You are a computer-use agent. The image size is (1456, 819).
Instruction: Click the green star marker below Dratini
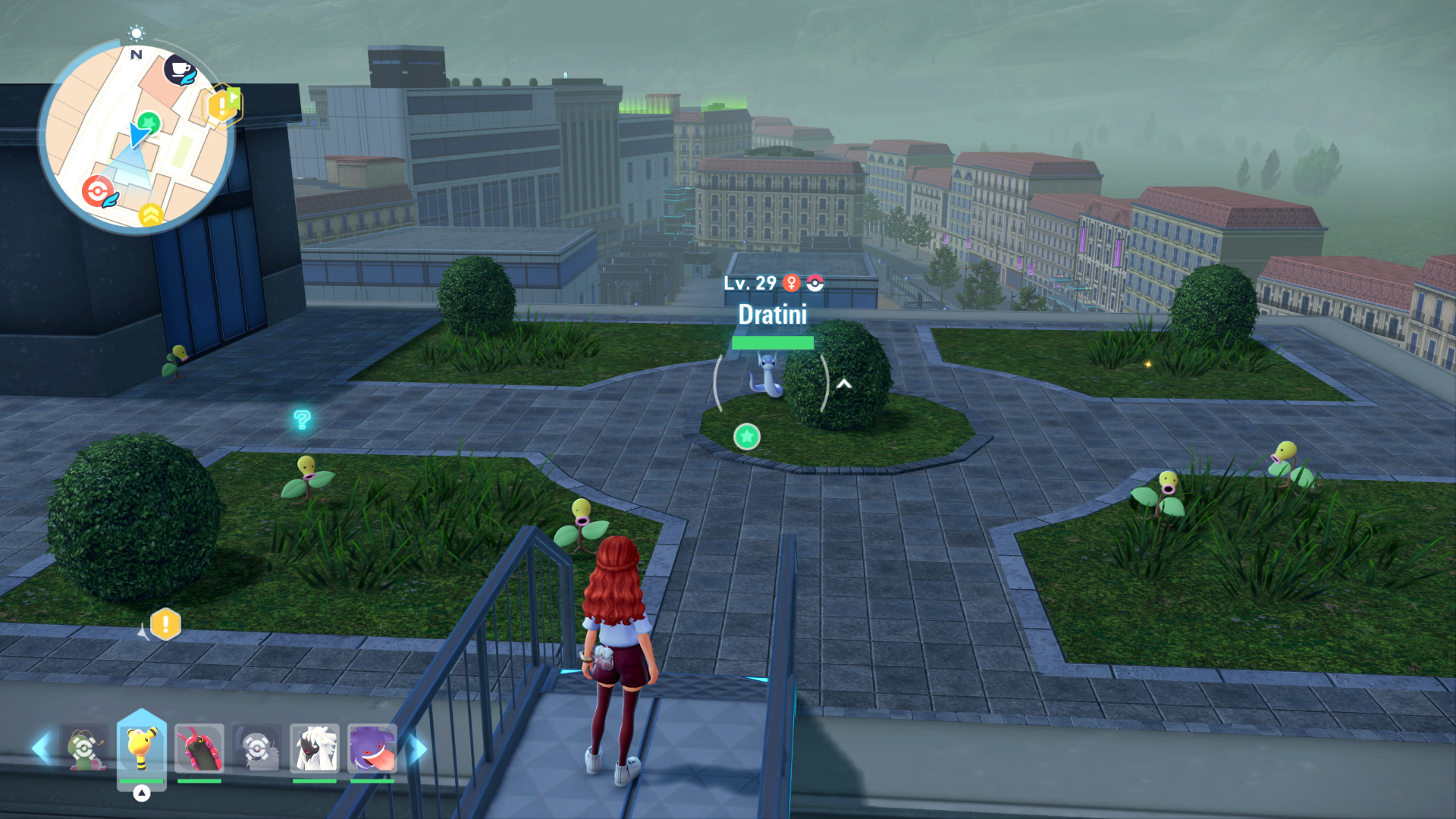747,437
